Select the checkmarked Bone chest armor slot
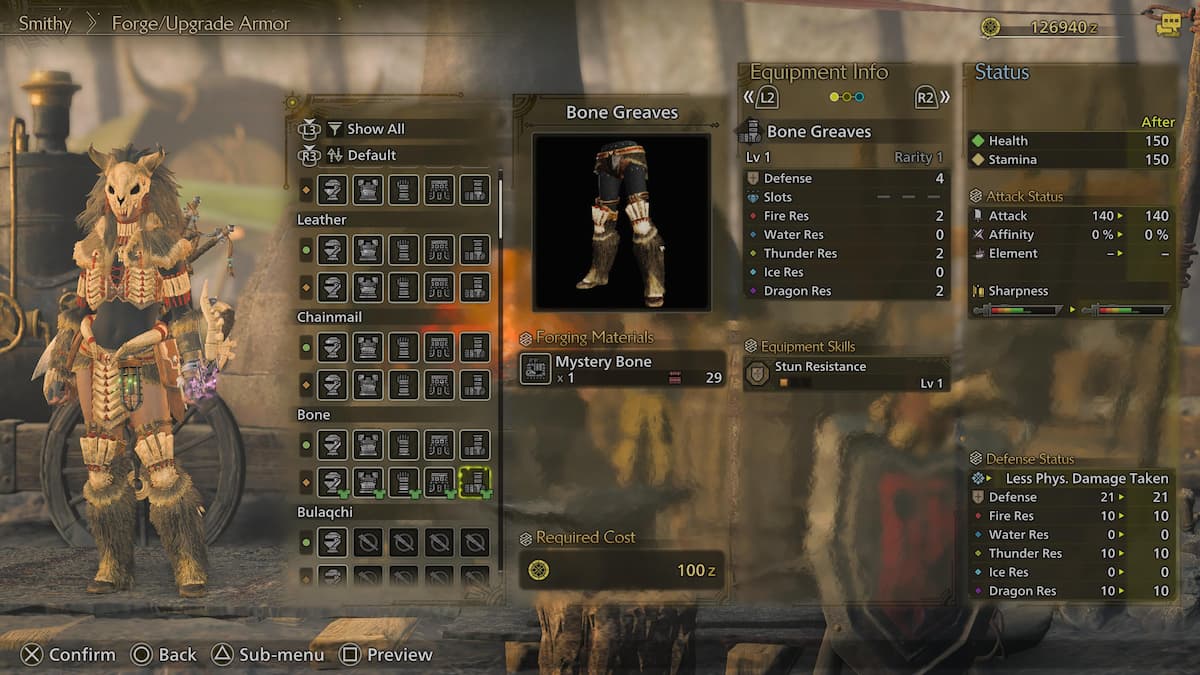This screenshot has height=675, width=1200. coord(368,482)
